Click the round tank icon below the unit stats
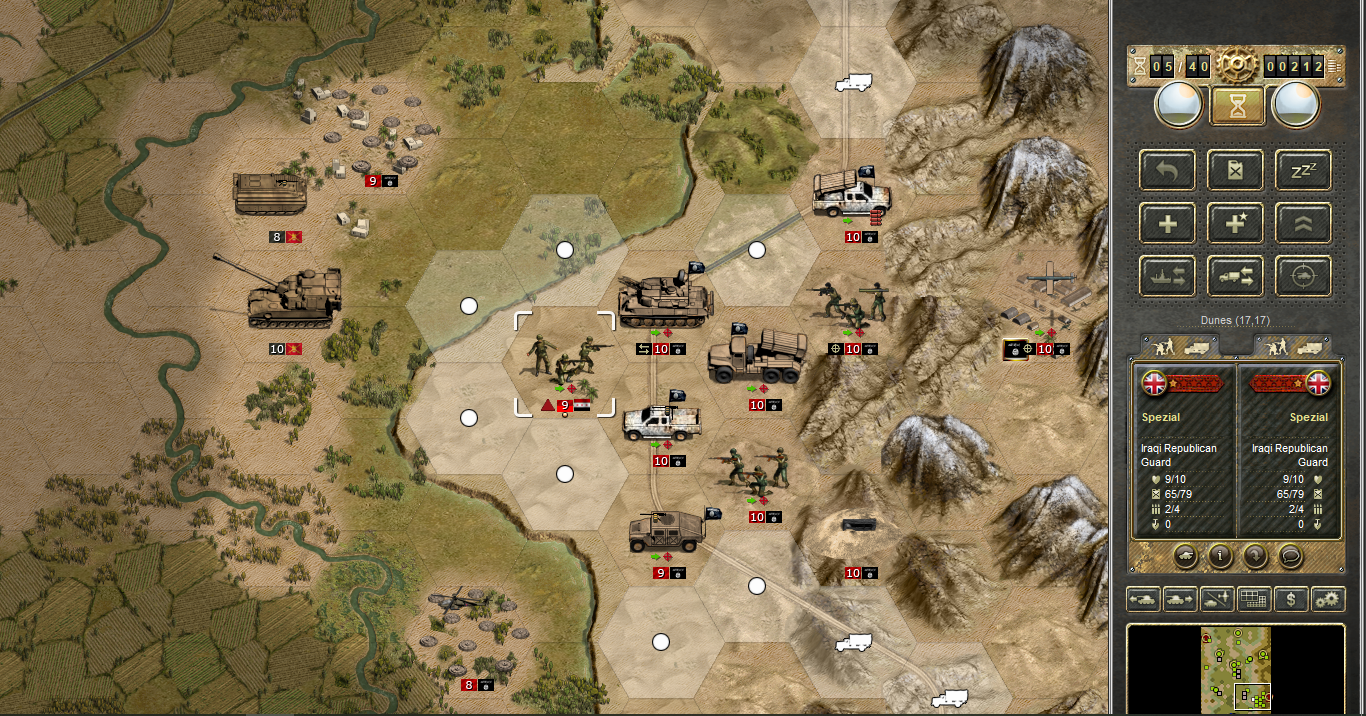 (1184, 554)
